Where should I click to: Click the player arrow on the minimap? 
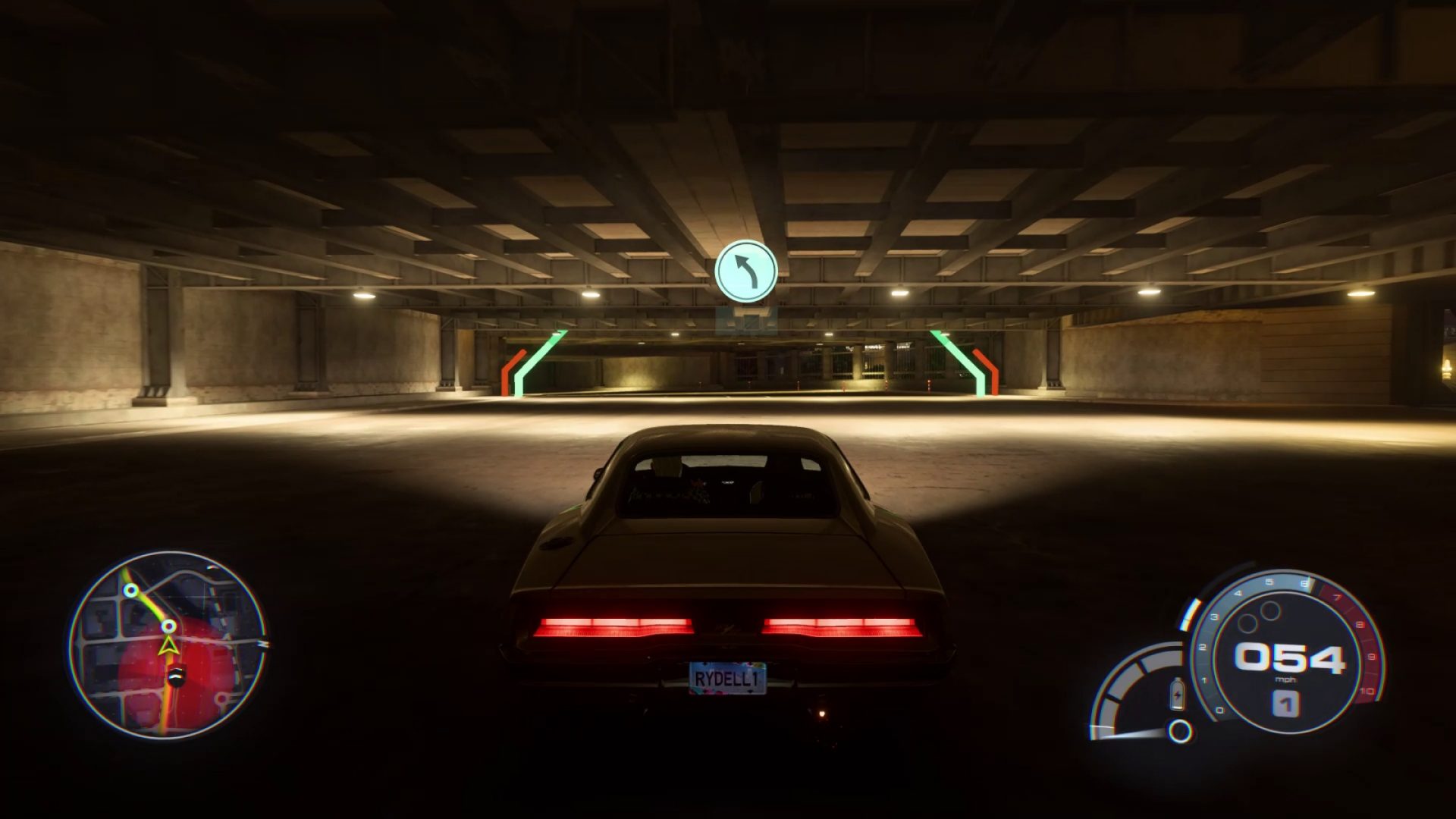(168, 646)
